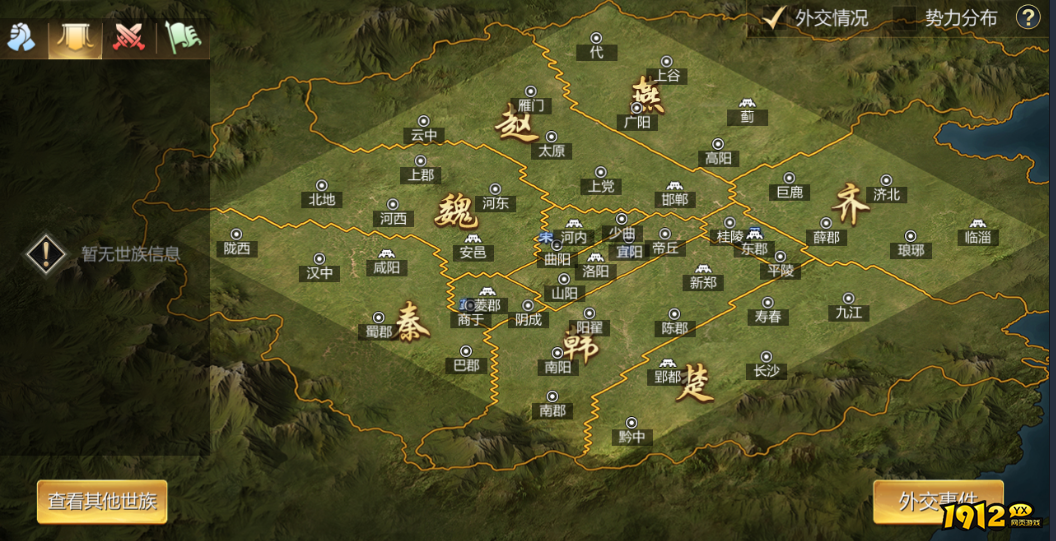Click the 长沙 city marker
Viewport: 1056px width, 541px height.
point(766,357)
